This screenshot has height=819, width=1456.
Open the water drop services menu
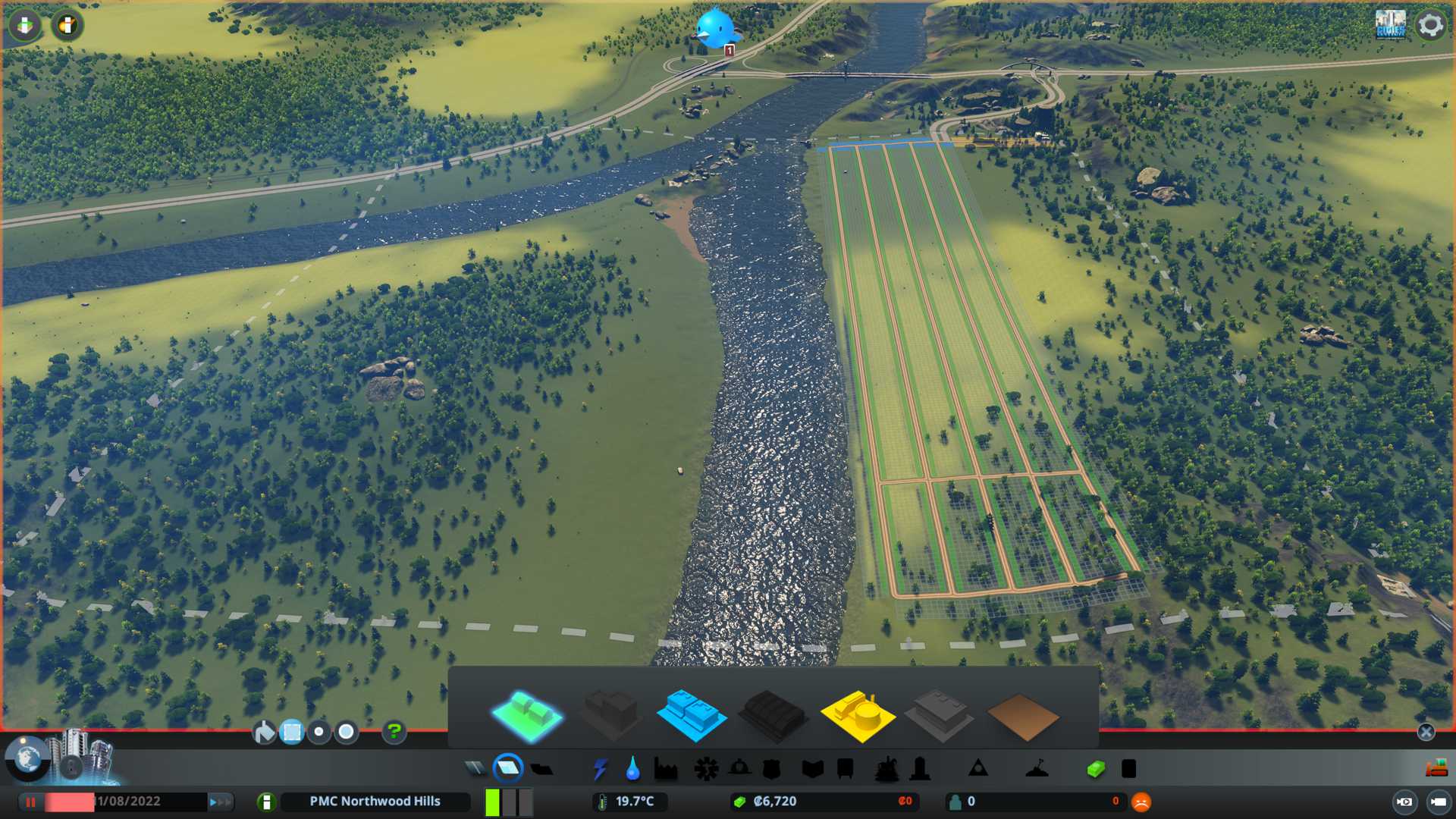632,769
